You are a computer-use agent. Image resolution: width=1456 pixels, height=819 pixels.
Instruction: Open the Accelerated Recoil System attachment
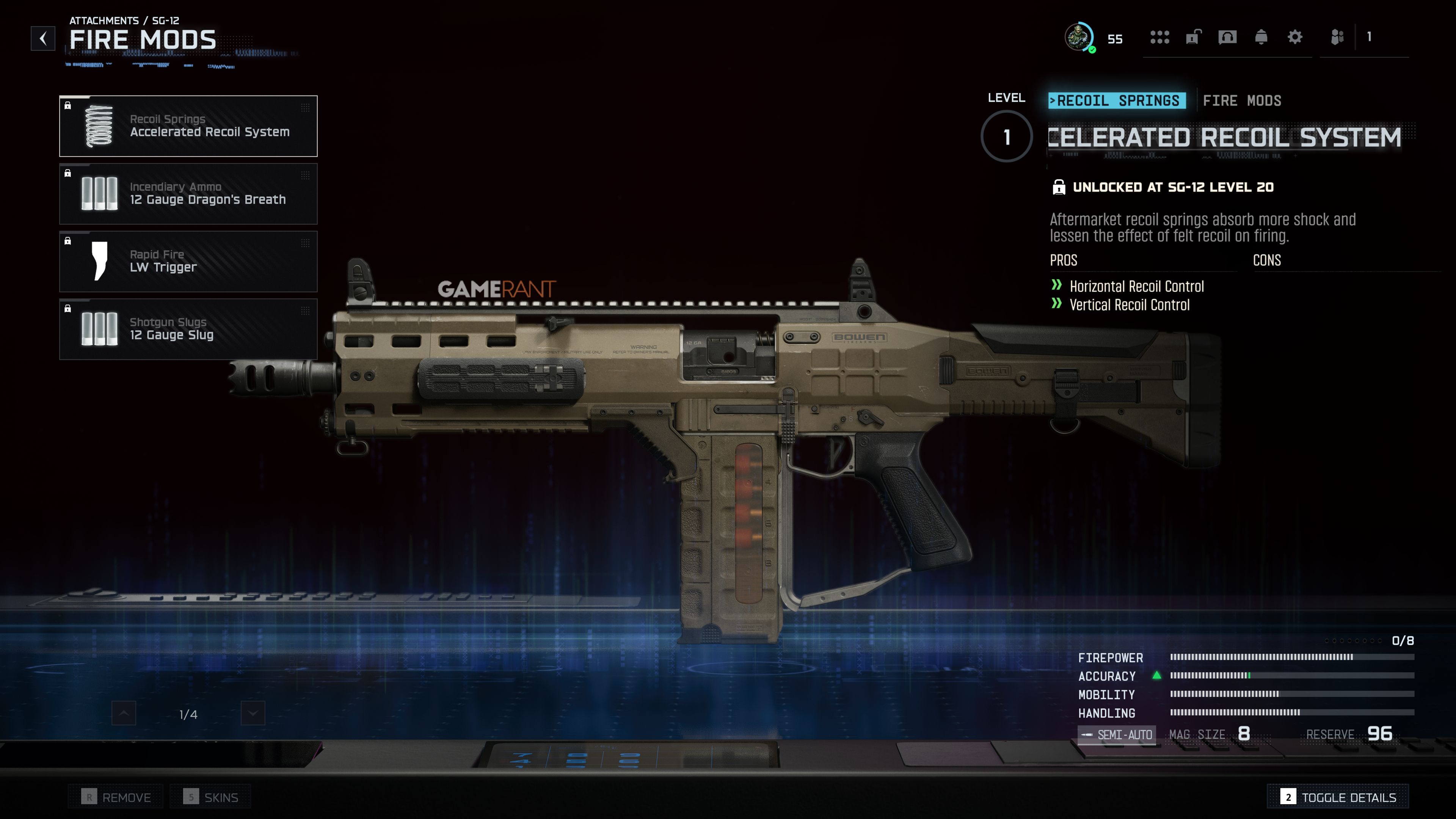(x=188, y=126)
